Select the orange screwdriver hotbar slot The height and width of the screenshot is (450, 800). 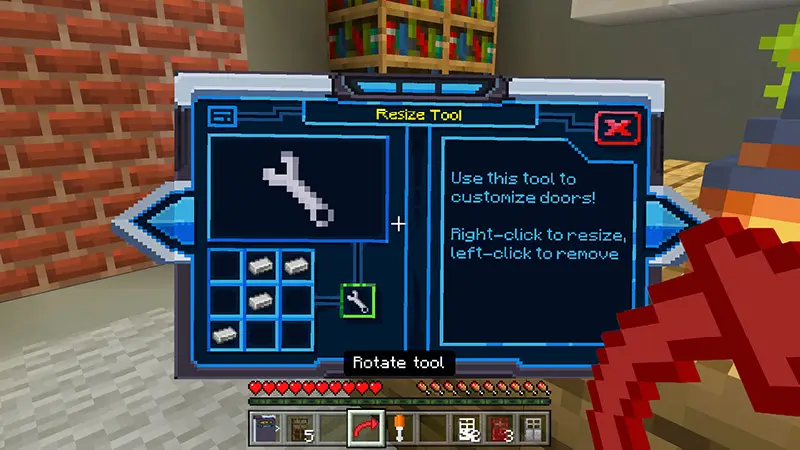[397, 428]
